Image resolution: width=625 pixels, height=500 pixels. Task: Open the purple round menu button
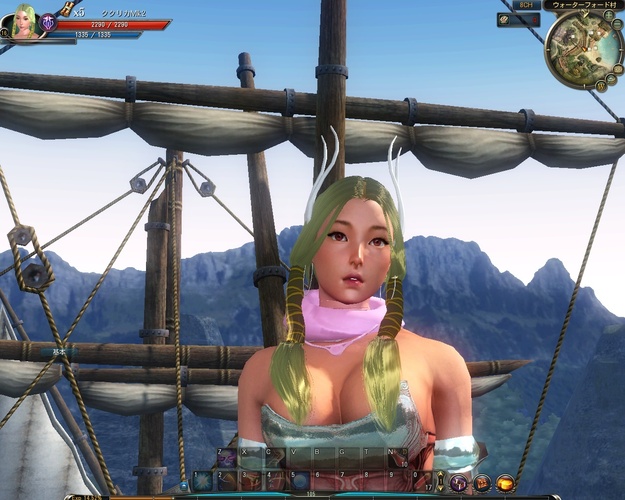459,483
